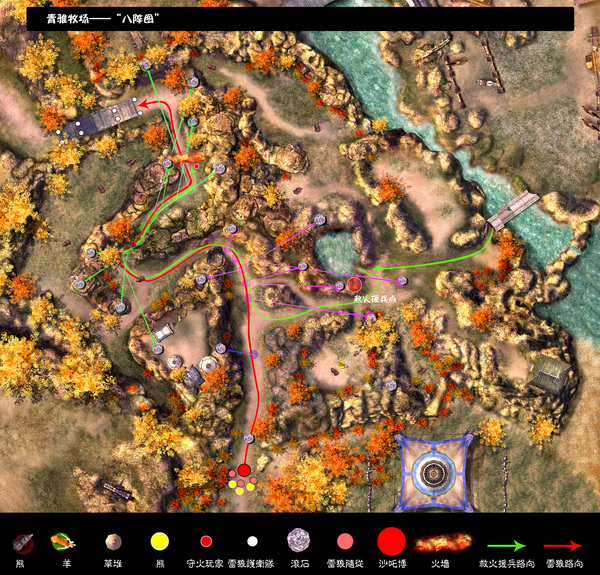600x575 pixels.
Task: Select the large red 沙吒博 legend circle
Action: [x=392, y=541]
